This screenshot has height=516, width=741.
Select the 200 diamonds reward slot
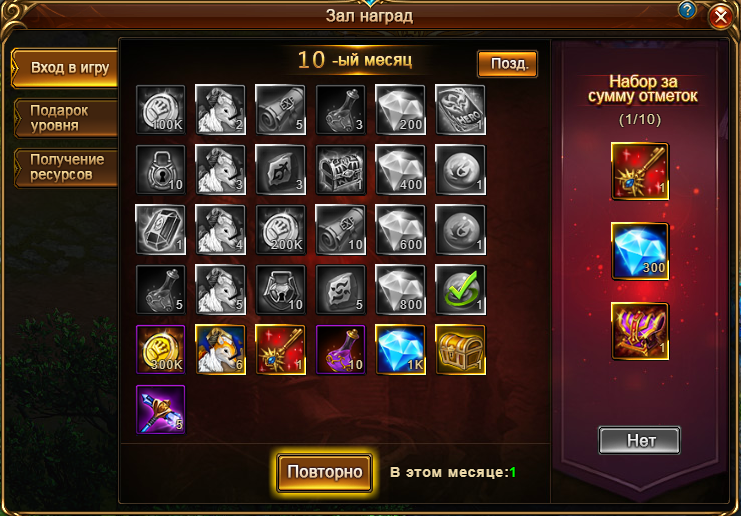pos(400,109)
